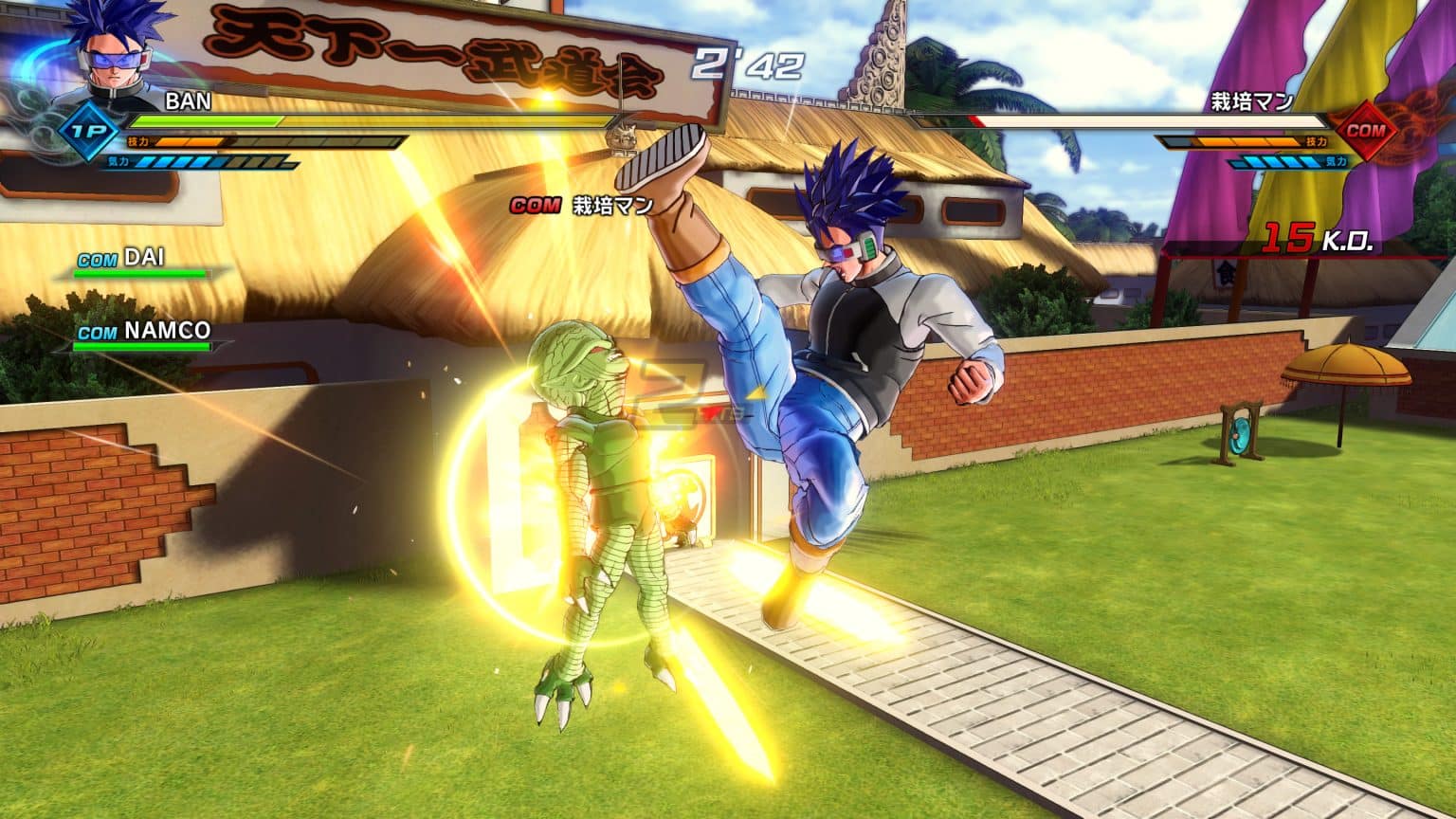1456x819 pixels.
Task: Click the red COM opponent badge
Action: coord(1364,131)
